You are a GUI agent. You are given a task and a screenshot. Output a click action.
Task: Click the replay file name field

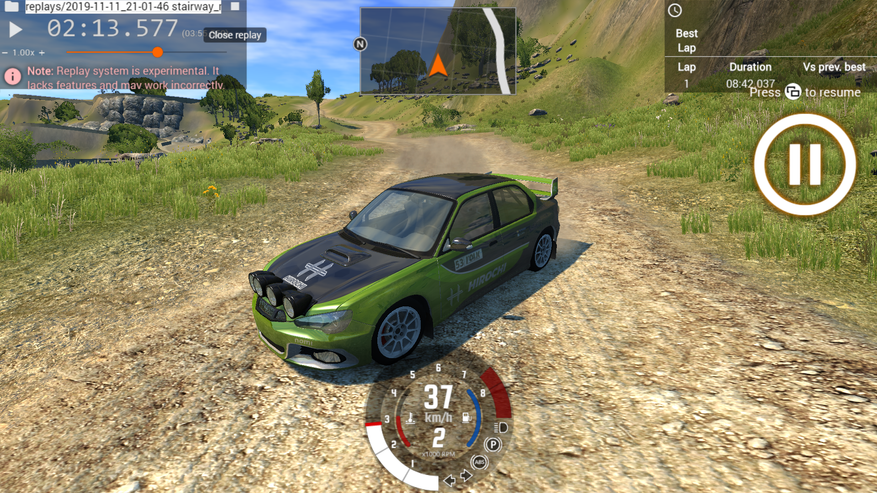[x=122, y=7]
